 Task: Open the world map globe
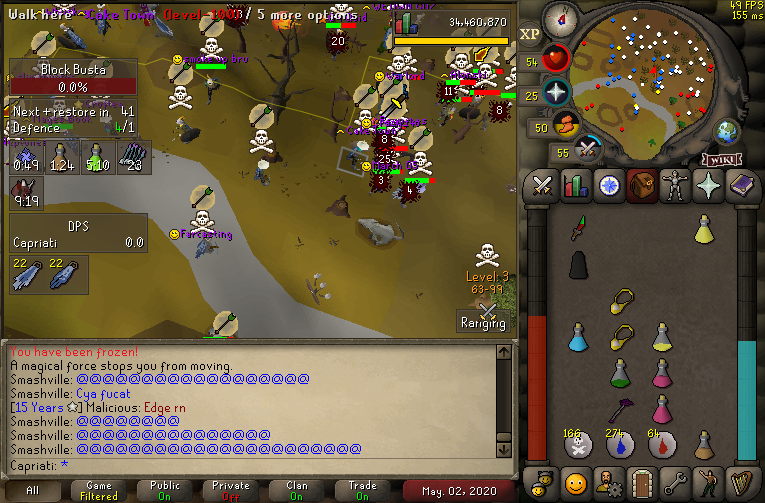tap(727, 131)
